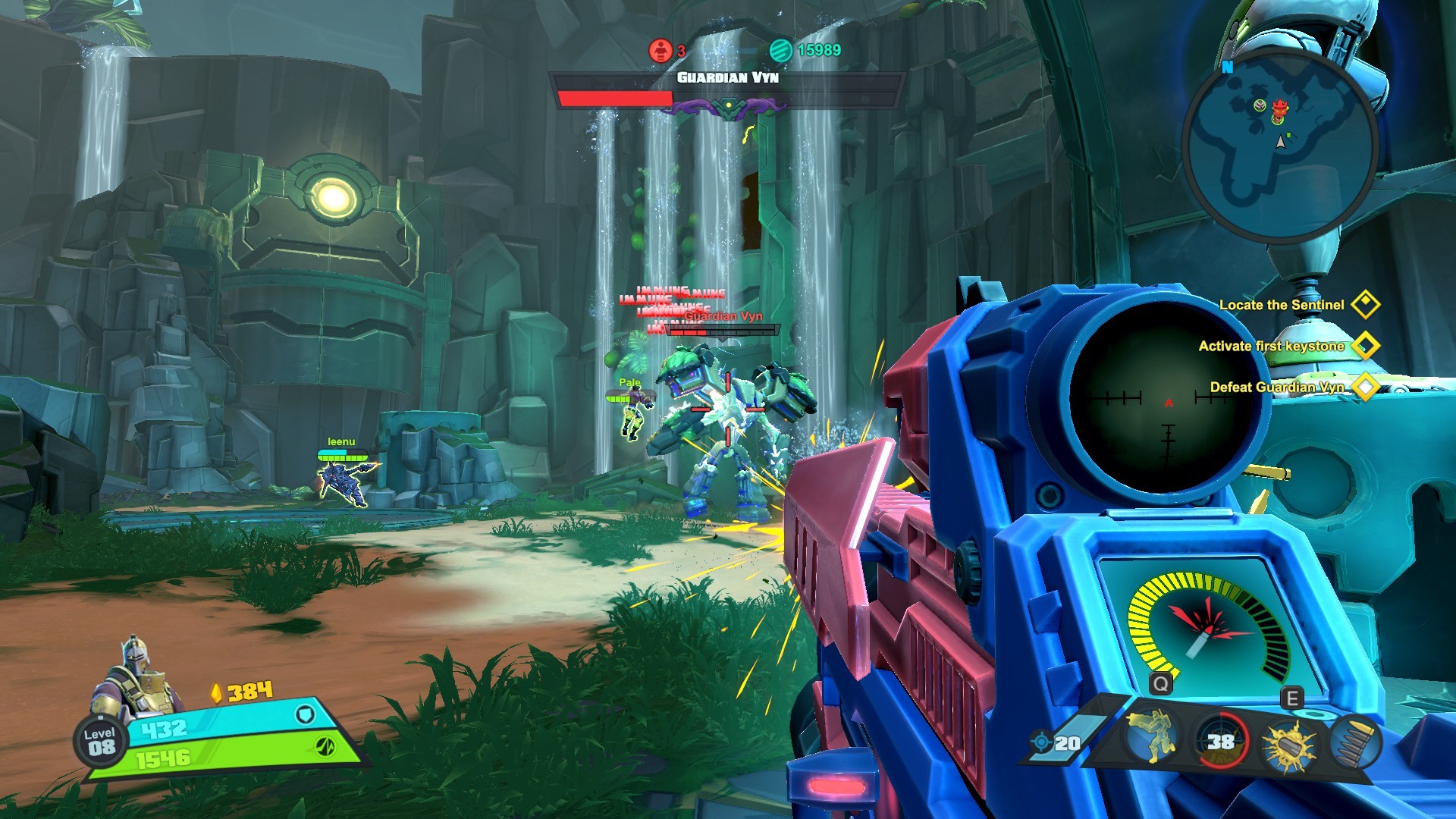Viewport: 1456px width, 819px height.
Task: Click the red lives remaining icon
Action: [x=661, y=50]
